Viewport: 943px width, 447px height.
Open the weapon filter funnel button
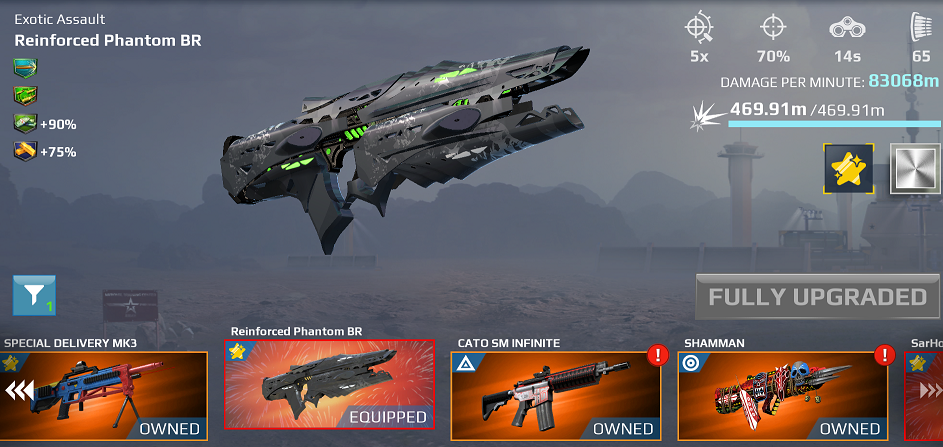34,294
